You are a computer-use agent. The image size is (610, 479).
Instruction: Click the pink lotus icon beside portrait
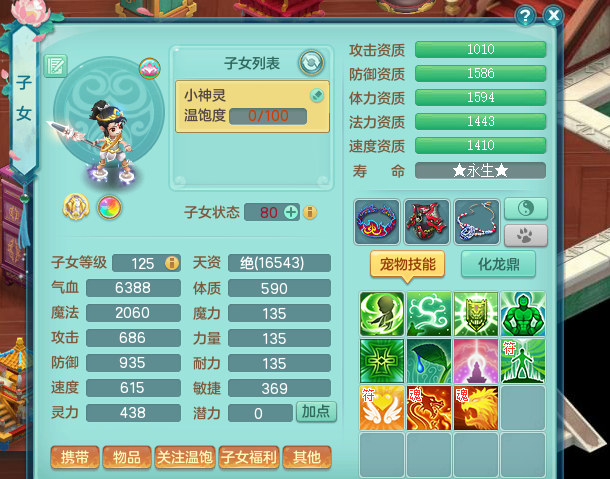(149, 68)
